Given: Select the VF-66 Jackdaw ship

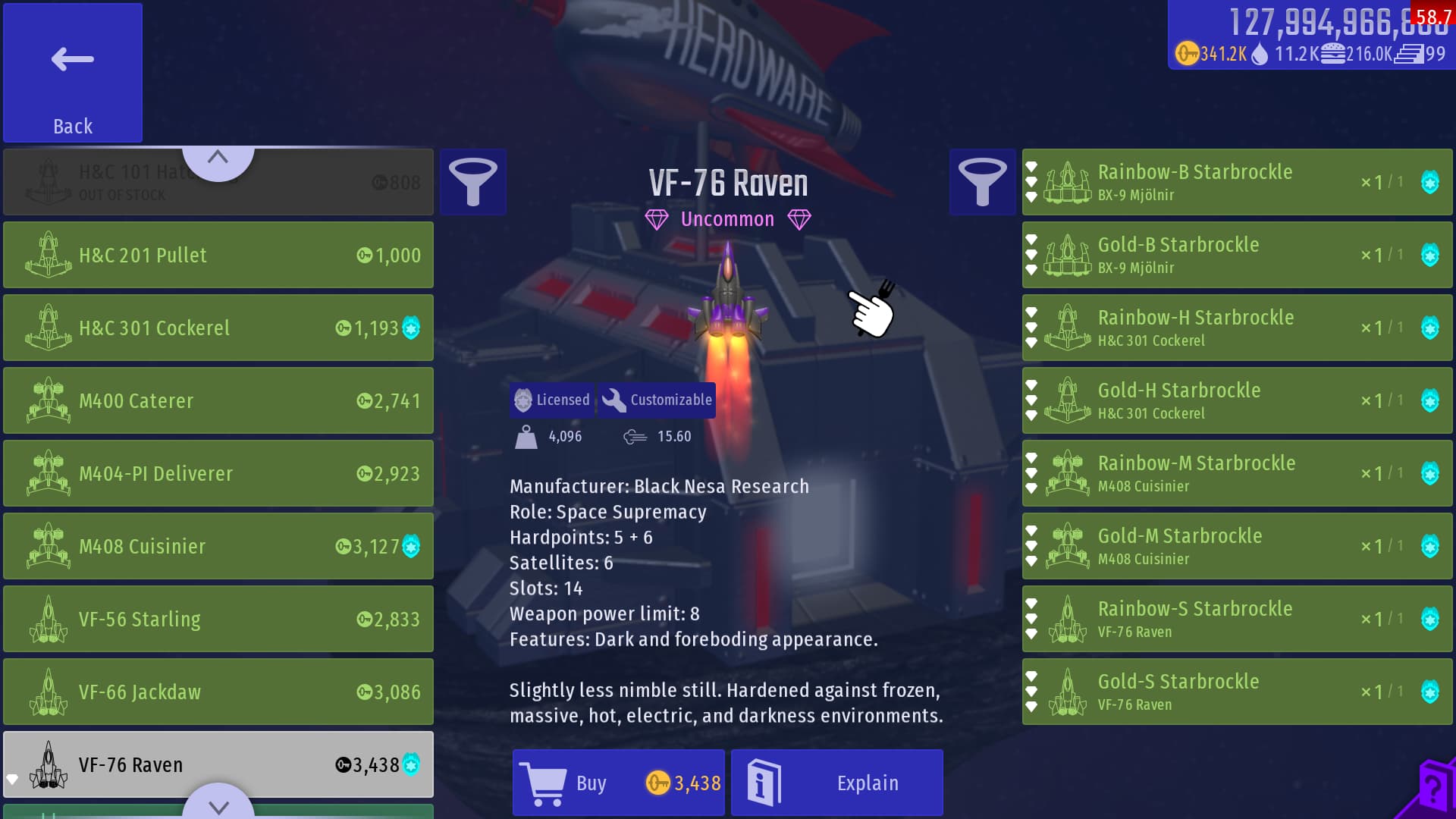Looking at the screenshot, I should pyautogui.click(x=218, y=692).
